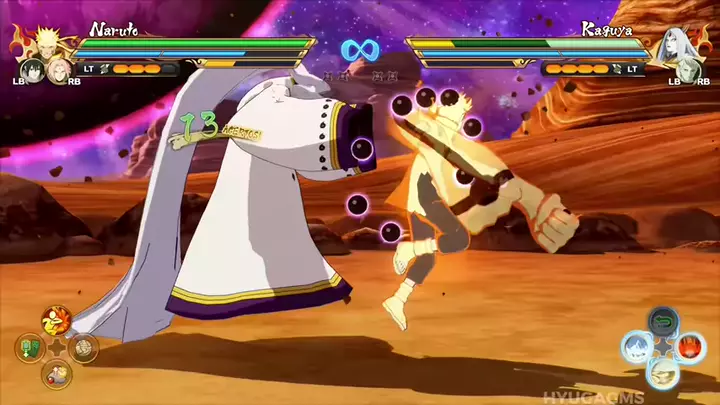Choose the paper bomb ball item

coord(84,349)
